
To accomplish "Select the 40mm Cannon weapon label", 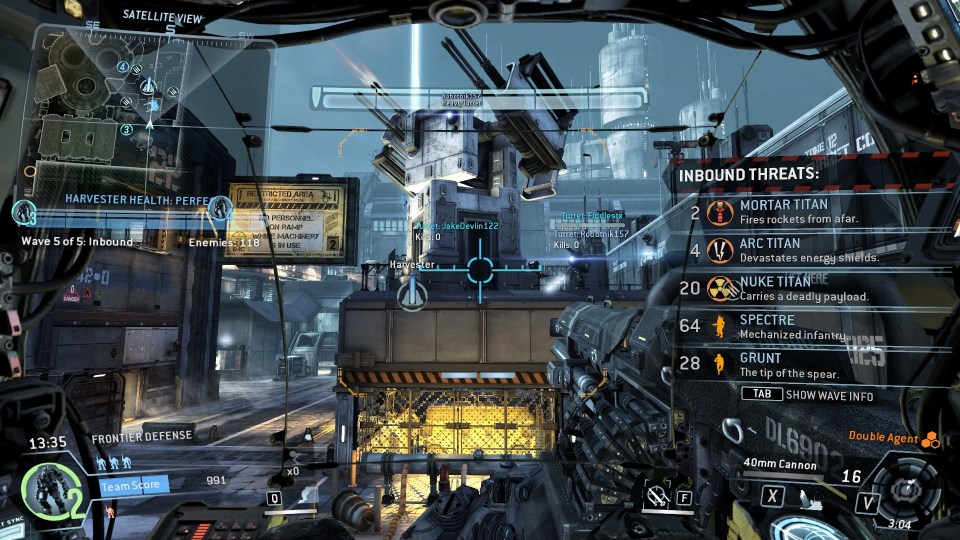I will 780,464.
